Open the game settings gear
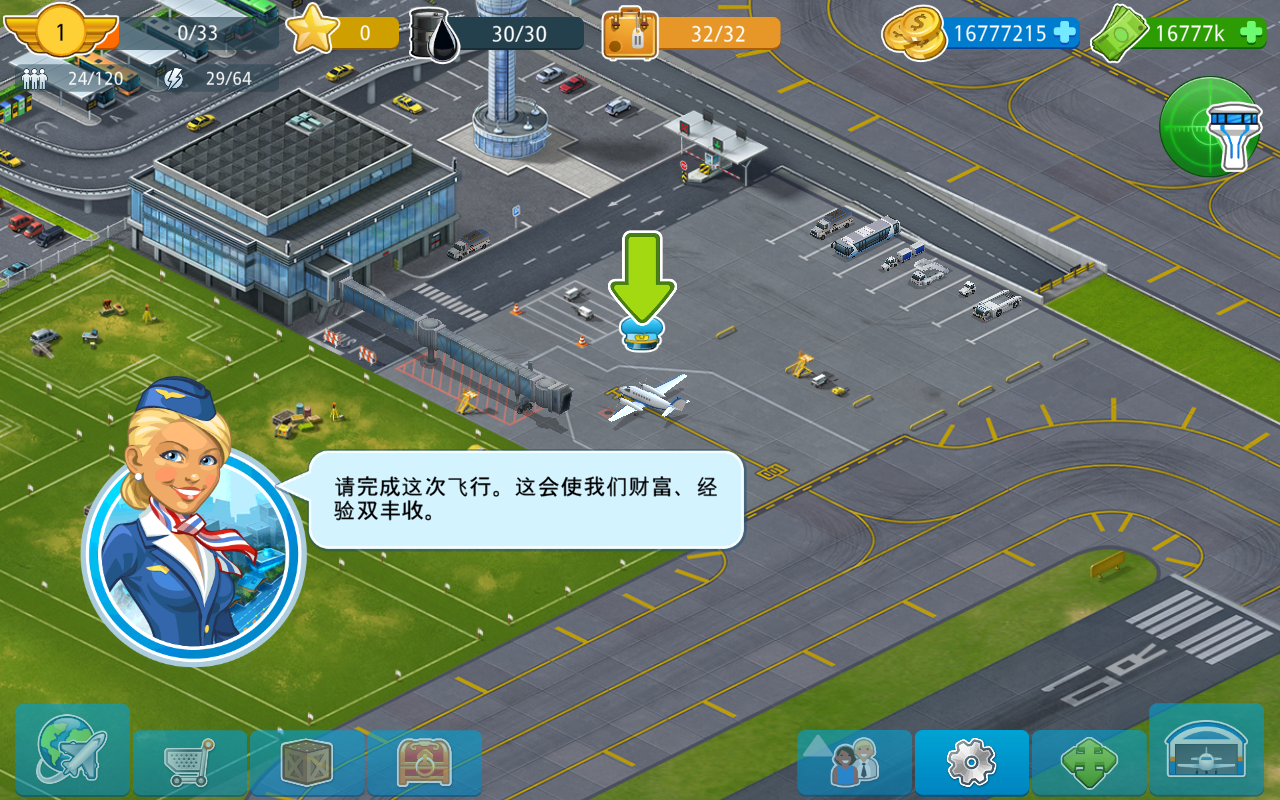The height and width of the screenshot is (800, 1280). click(x=972, y=762)
